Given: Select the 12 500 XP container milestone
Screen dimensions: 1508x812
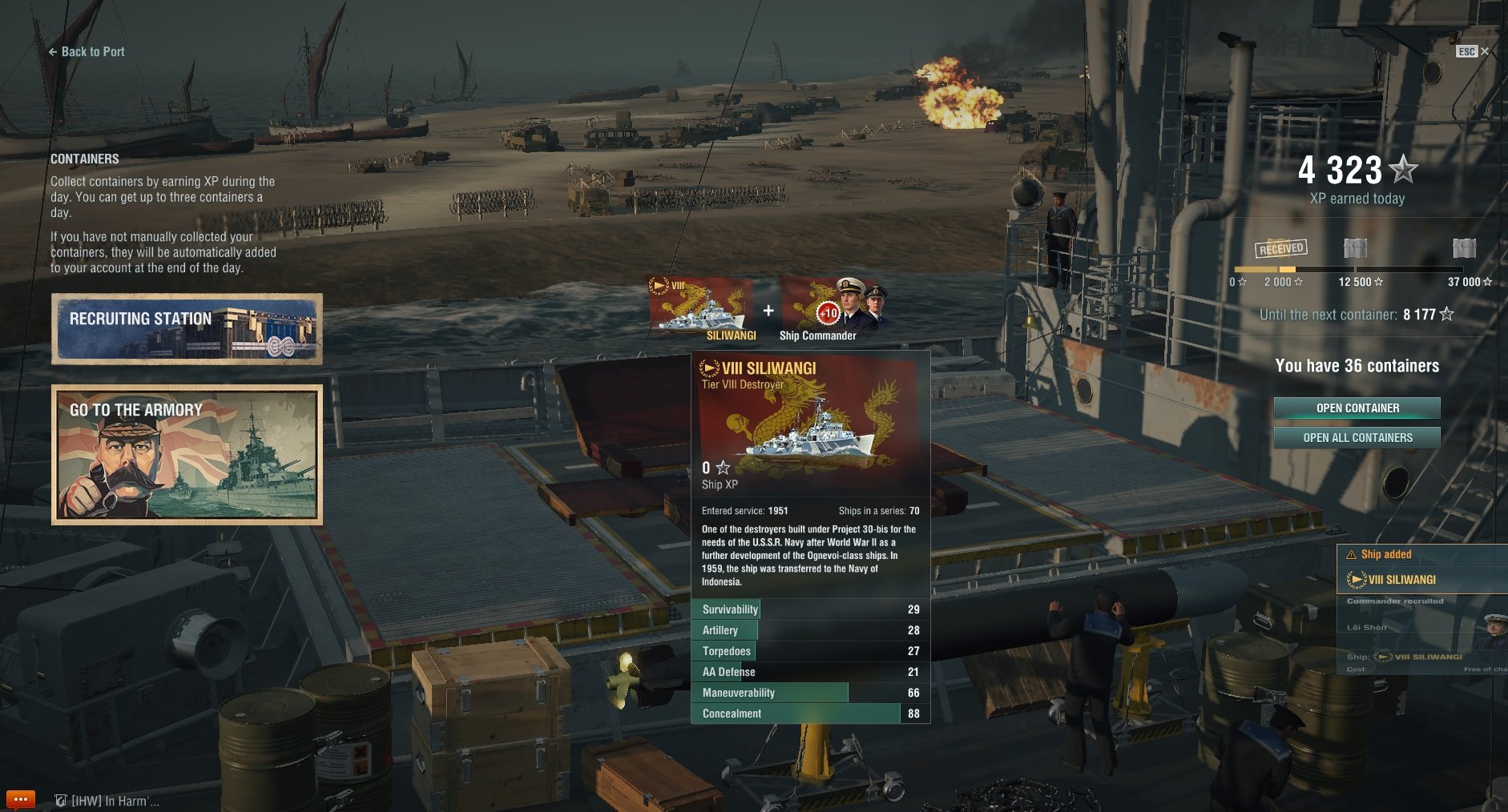Looking at the screenshot, I should (x=1355, y=248).
